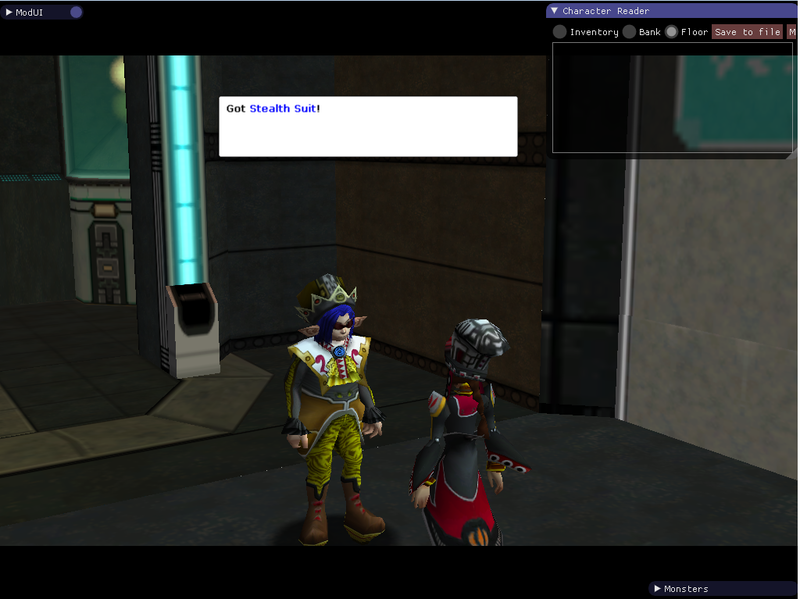
Task: Select the Bank radio option
Action: [x=629, y=32]
